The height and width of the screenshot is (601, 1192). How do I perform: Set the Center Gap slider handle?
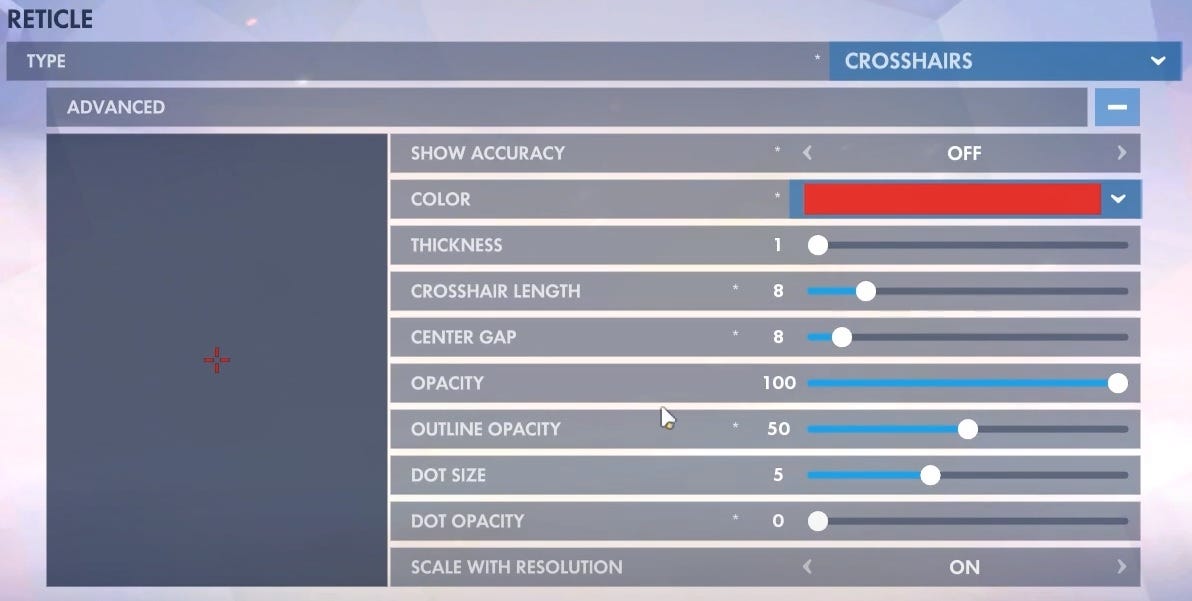(x=842, y=337)
